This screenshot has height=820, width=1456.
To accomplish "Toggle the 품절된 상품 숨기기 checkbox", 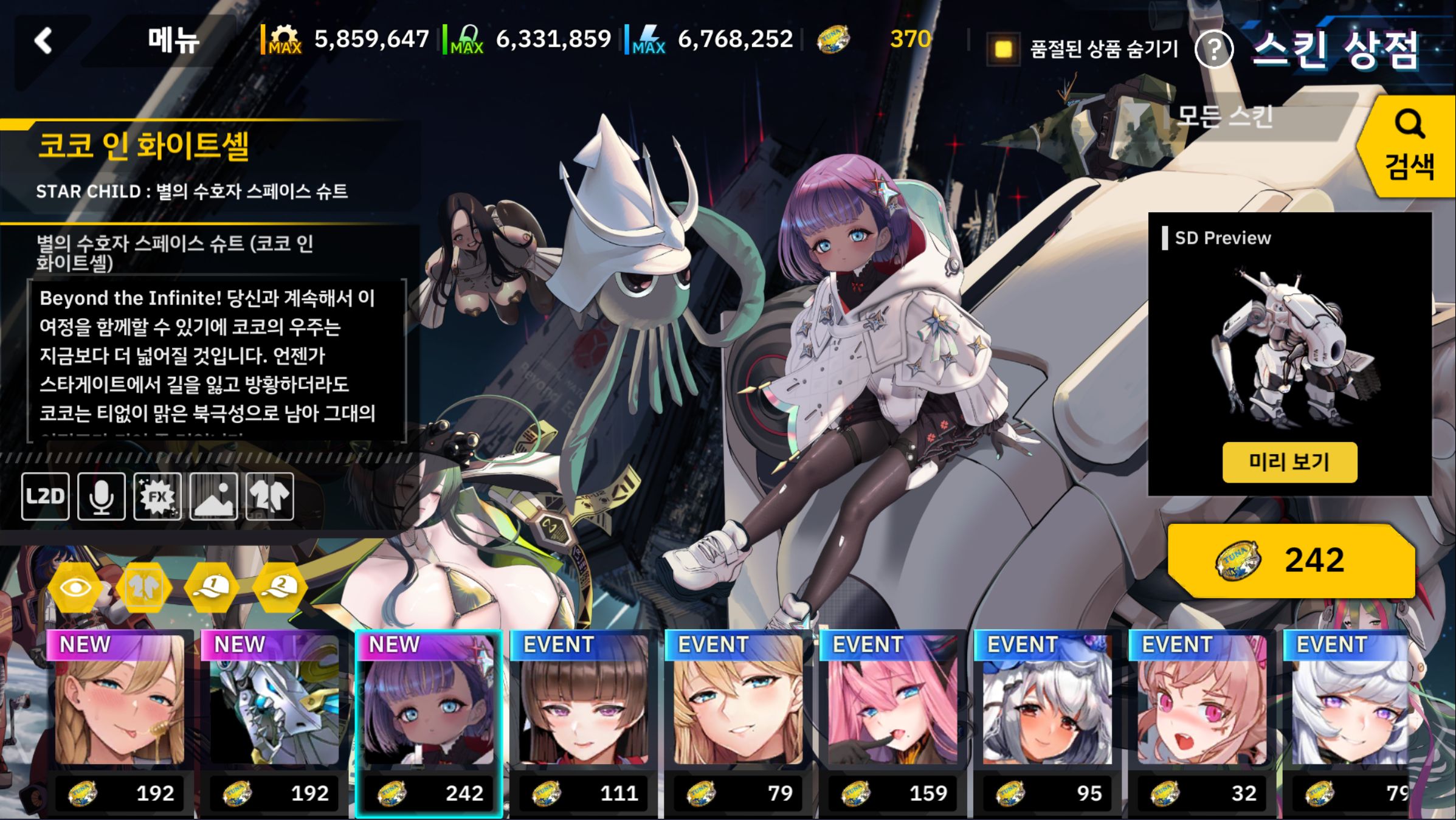I will pos(1003,49).
